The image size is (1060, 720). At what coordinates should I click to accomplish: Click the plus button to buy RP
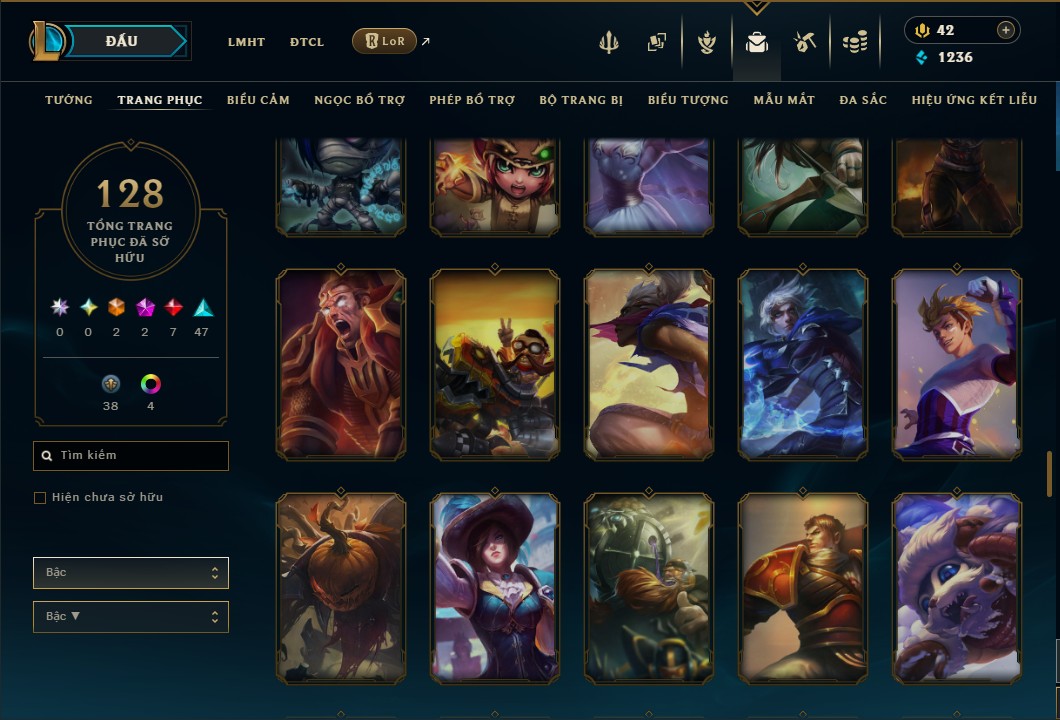(x=1005, y=30)
